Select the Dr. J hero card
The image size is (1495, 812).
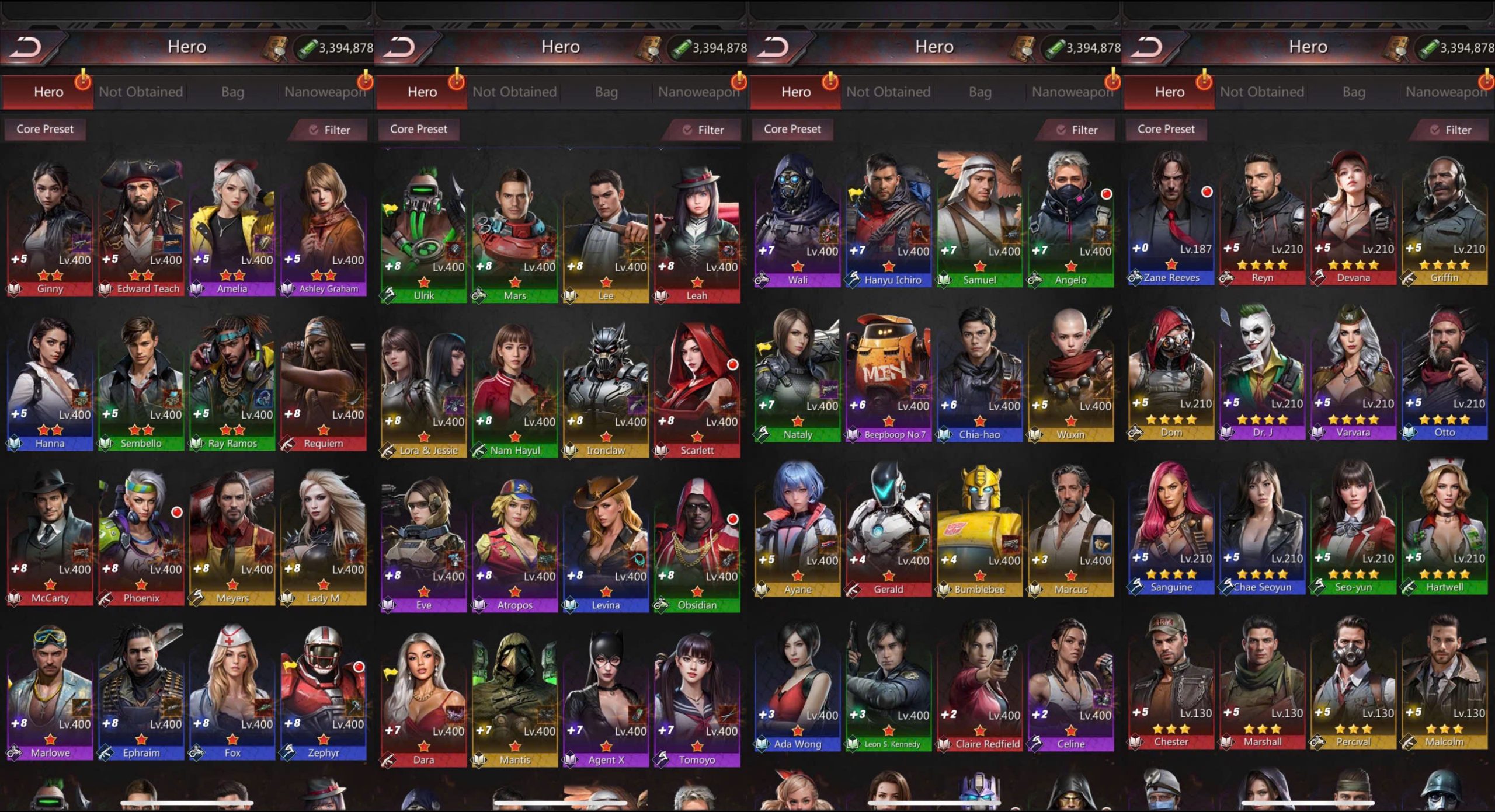[x=1263, y=372]
